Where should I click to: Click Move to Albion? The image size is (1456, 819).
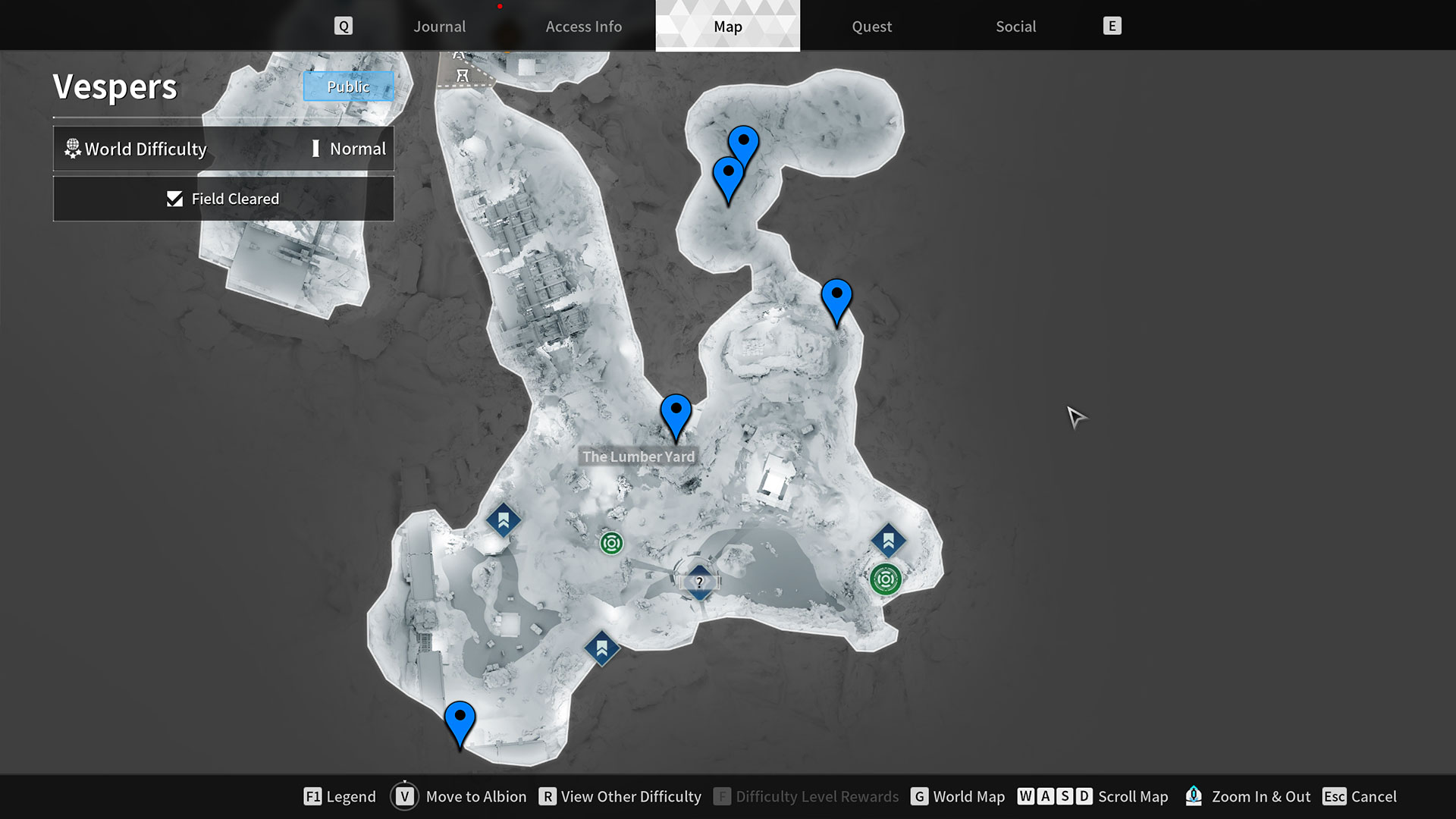(x=475, y=796)
